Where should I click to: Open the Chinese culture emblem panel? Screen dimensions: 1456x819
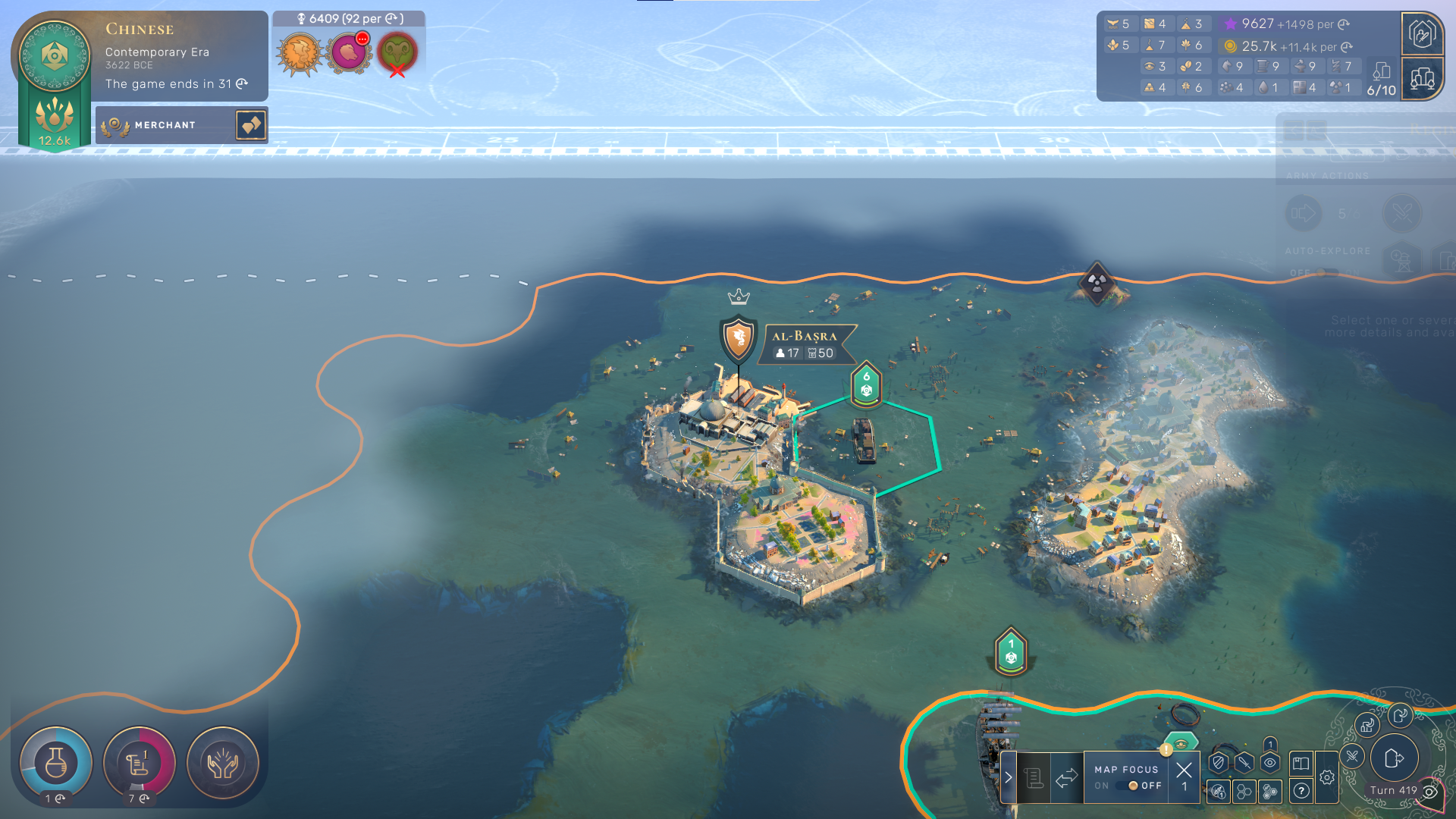tap(55, 56)
